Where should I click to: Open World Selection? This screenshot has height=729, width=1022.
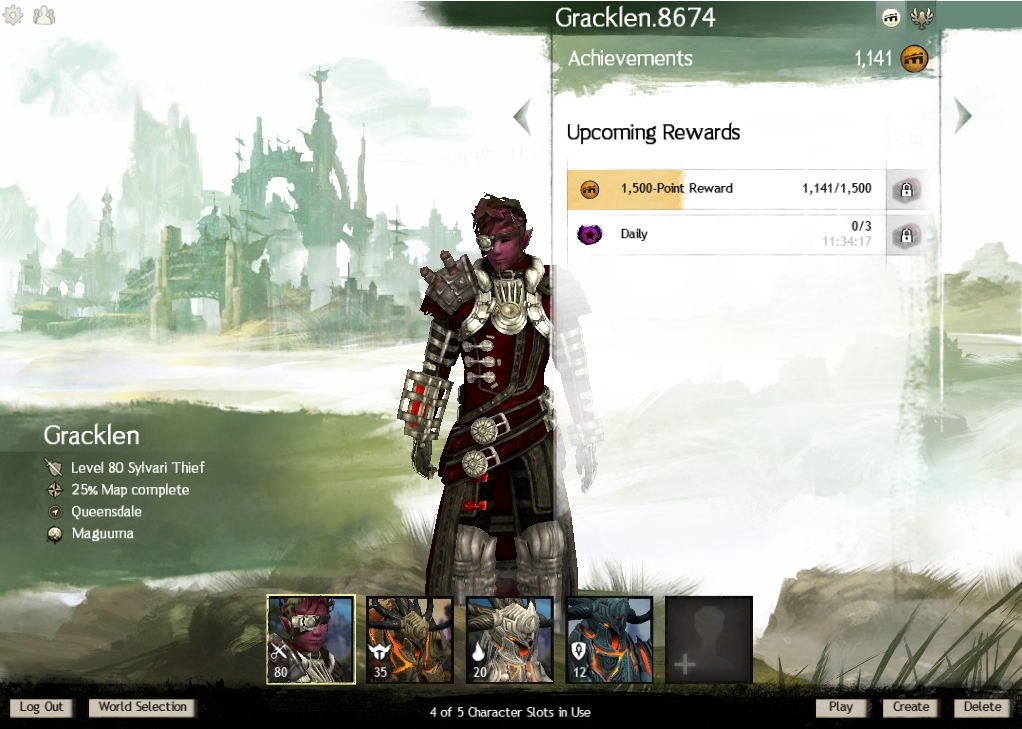click(x=142, y=707)
